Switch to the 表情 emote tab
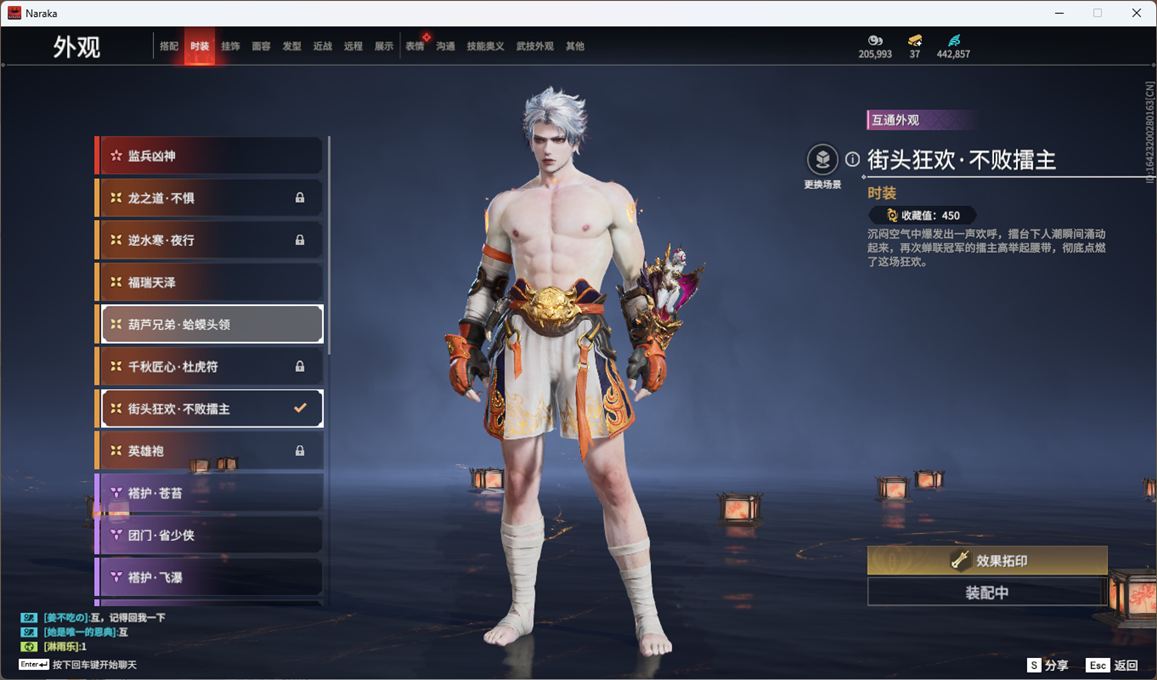The image size is (1157, 680). click(x=415, y=46)
